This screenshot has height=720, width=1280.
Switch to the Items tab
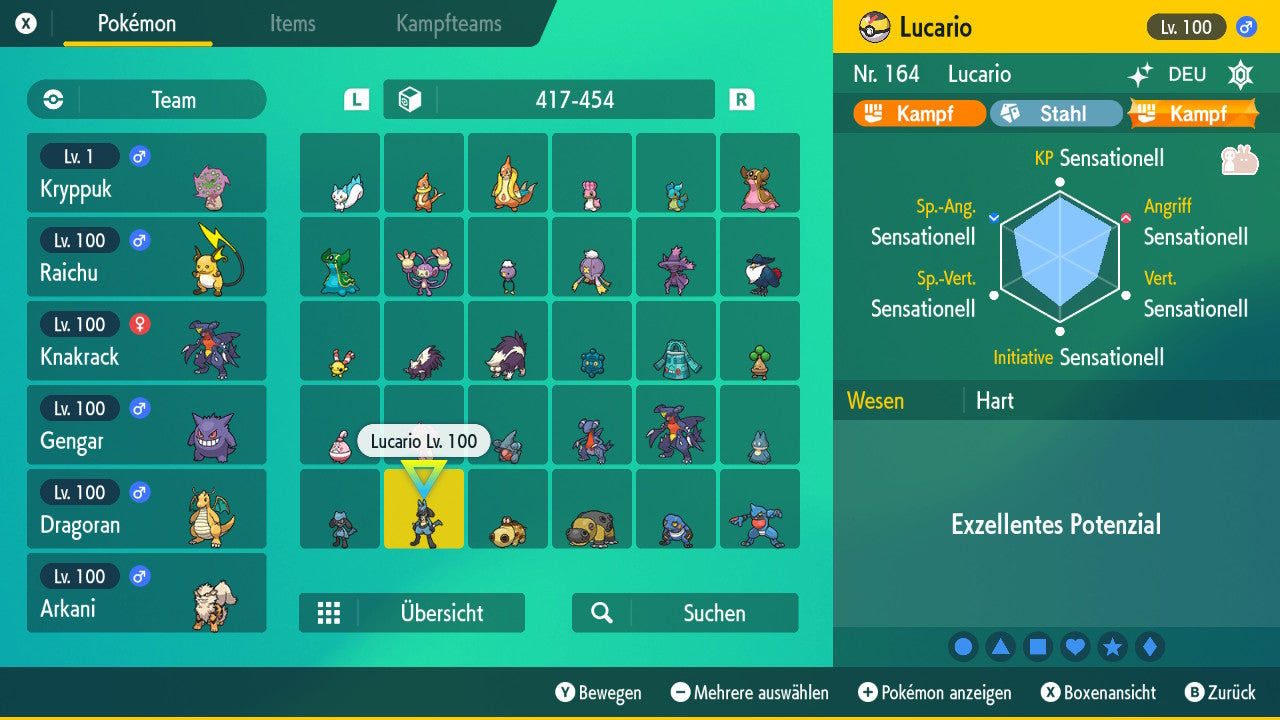tap(292, 25)
